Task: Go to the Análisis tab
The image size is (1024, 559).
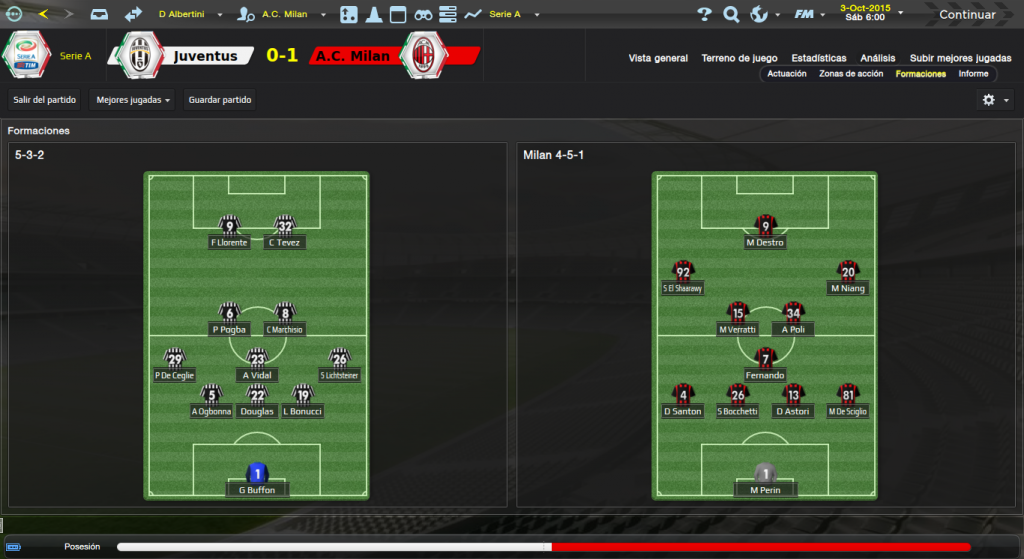Action: click(877, 58)
